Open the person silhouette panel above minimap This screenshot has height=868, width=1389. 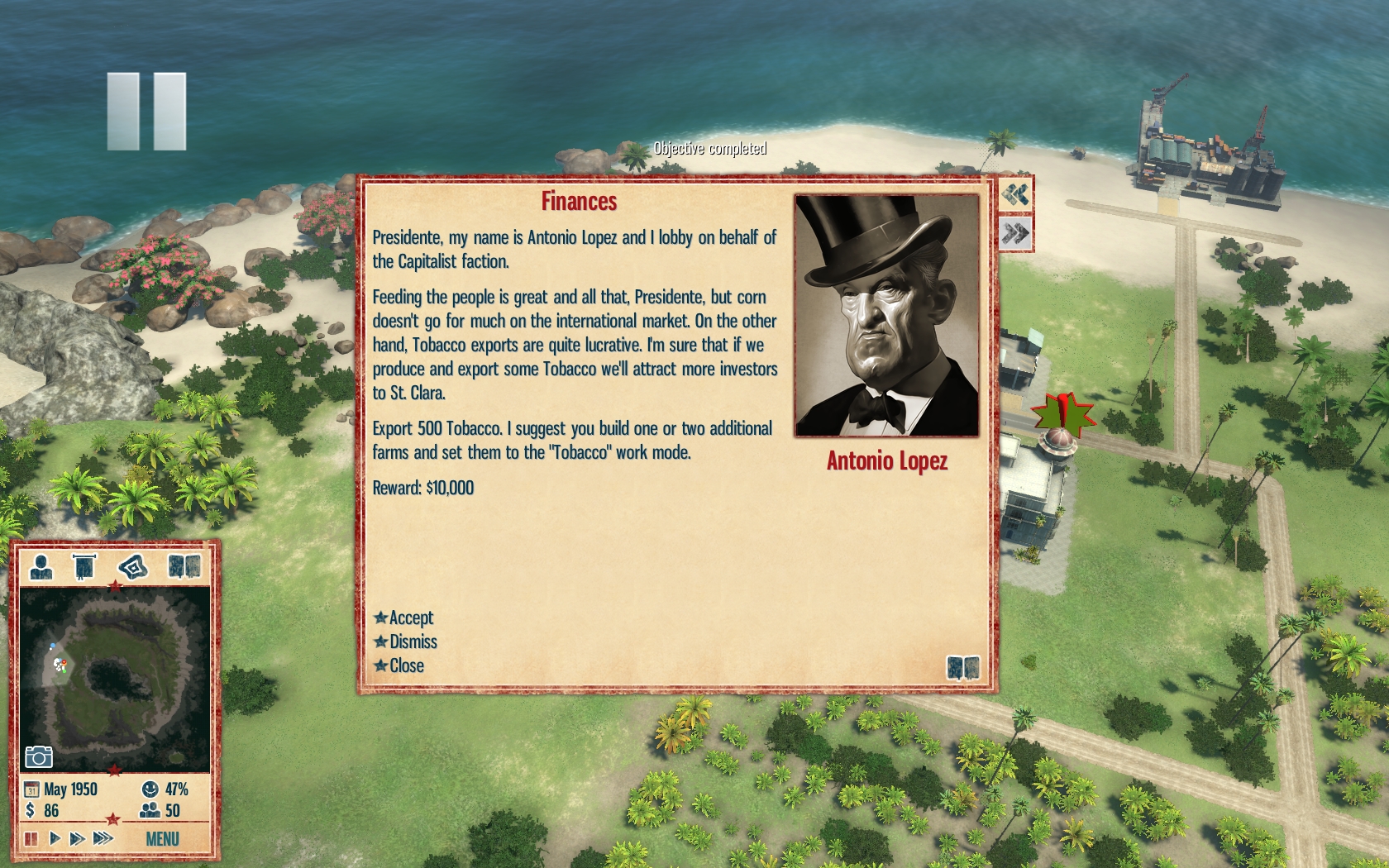click(41, 567)
